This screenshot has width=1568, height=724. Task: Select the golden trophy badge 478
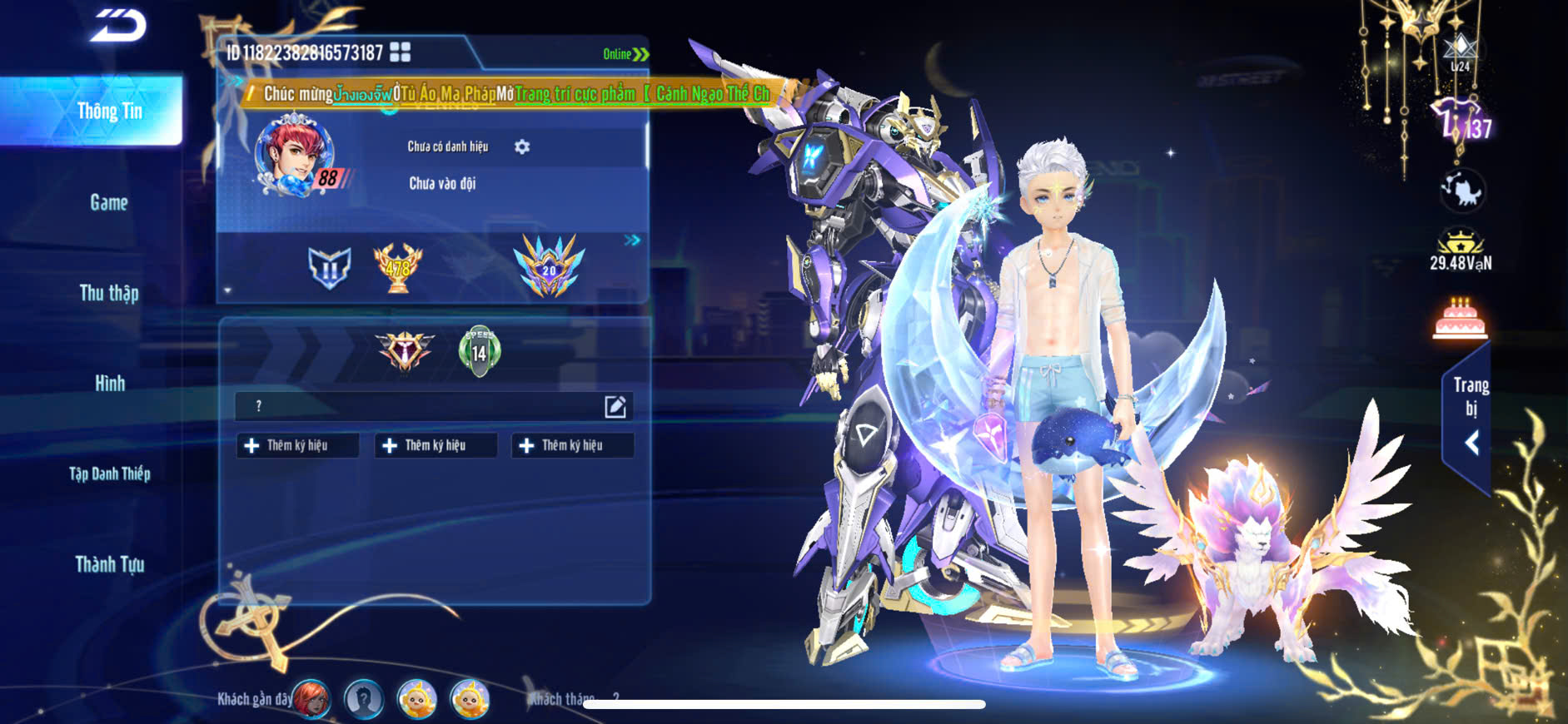398,267
